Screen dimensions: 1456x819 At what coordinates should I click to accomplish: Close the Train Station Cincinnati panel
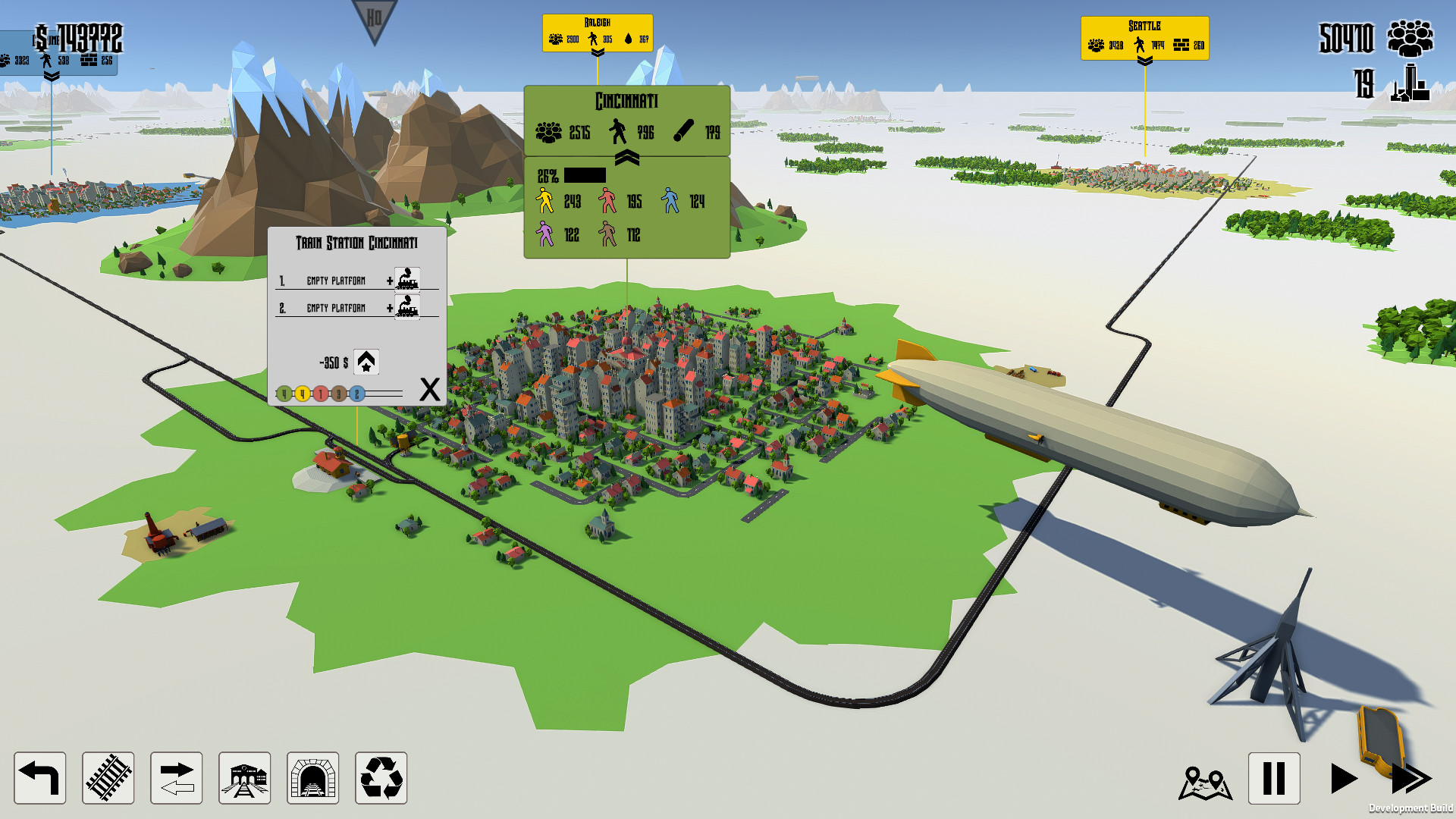pos(429,390)
